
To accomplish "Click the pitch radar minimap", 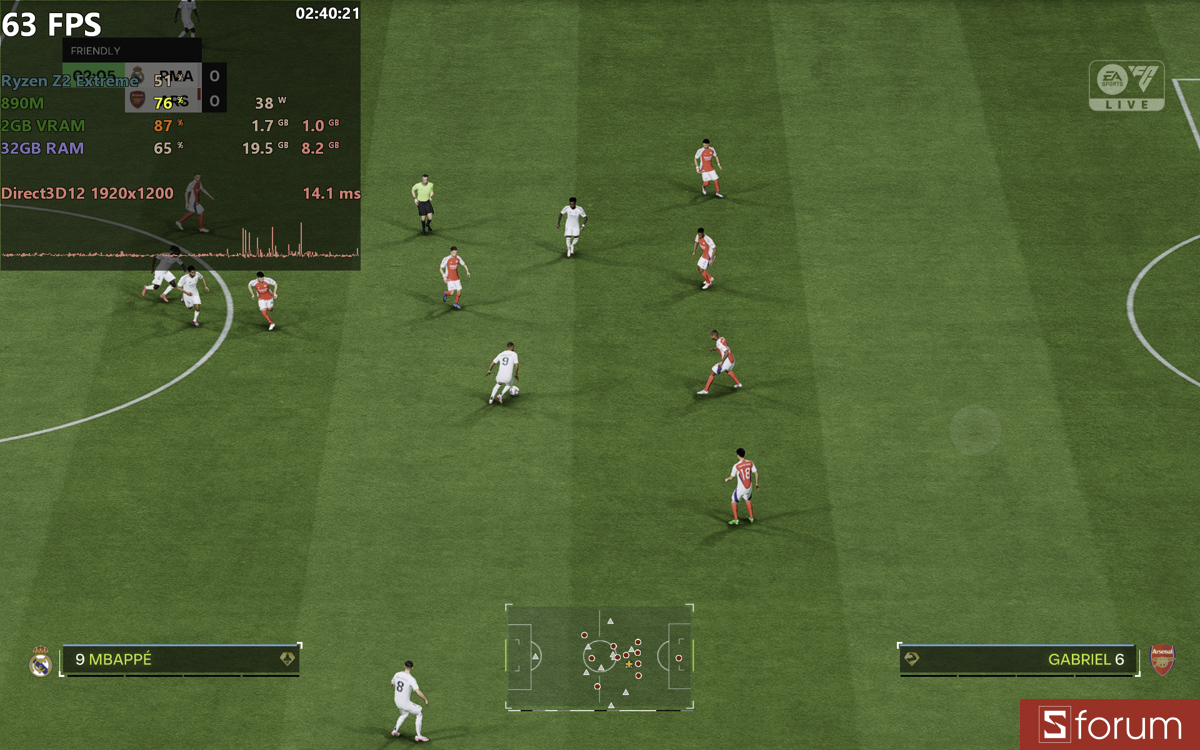I will (599, 657).
